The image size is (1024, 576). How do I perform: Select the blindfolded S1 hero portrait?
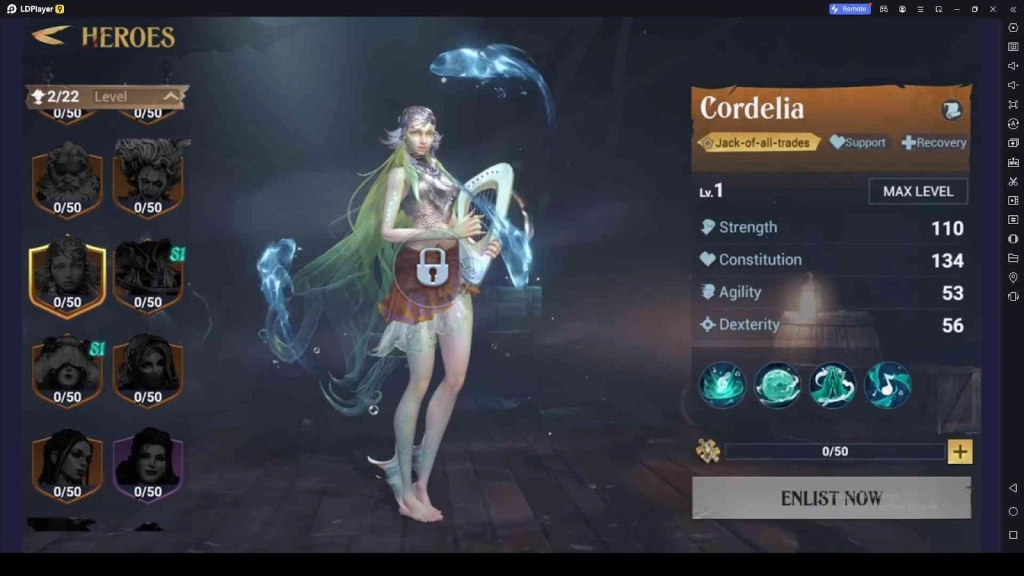pyautogui.click(x=67, y=369)
